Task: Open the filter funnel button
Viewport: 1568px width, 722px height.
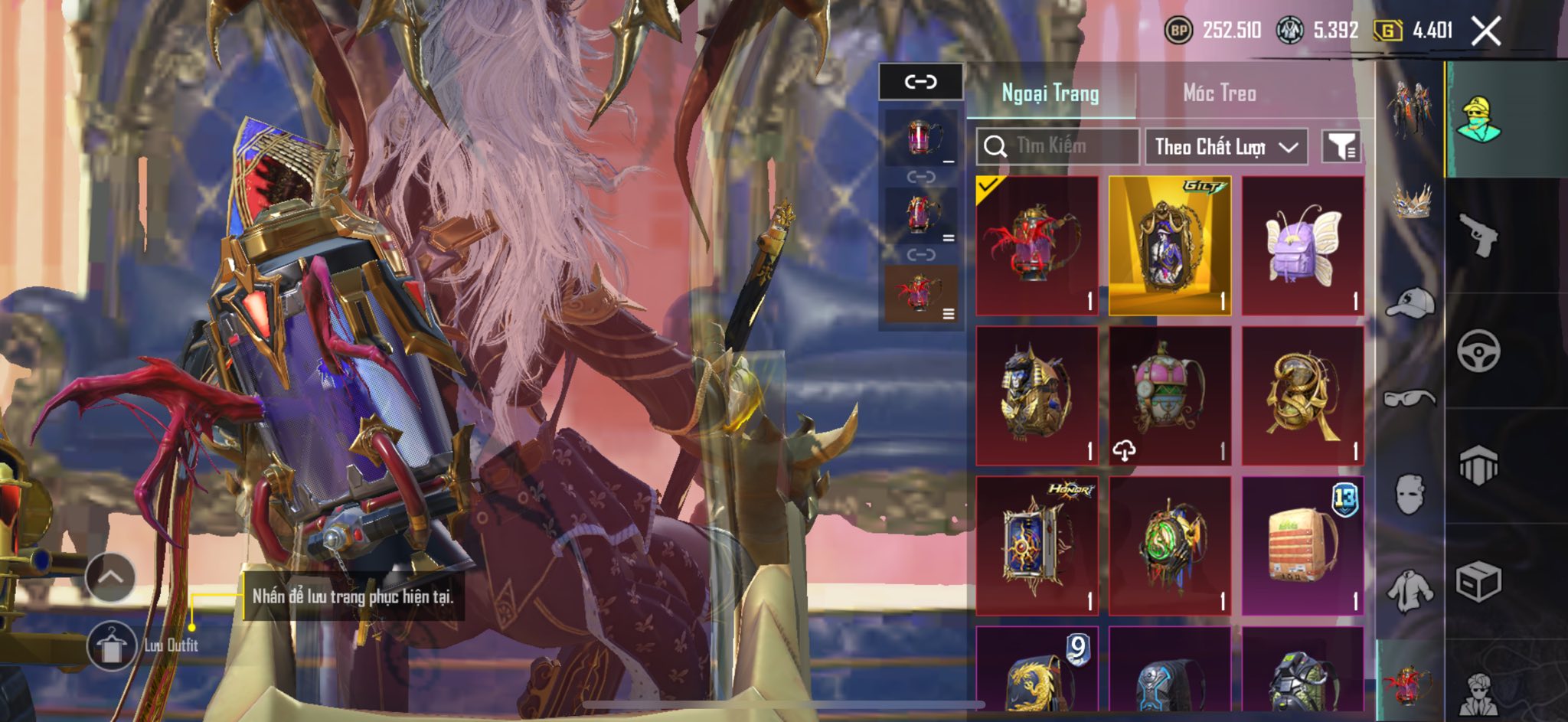Action: [1341, 146]
